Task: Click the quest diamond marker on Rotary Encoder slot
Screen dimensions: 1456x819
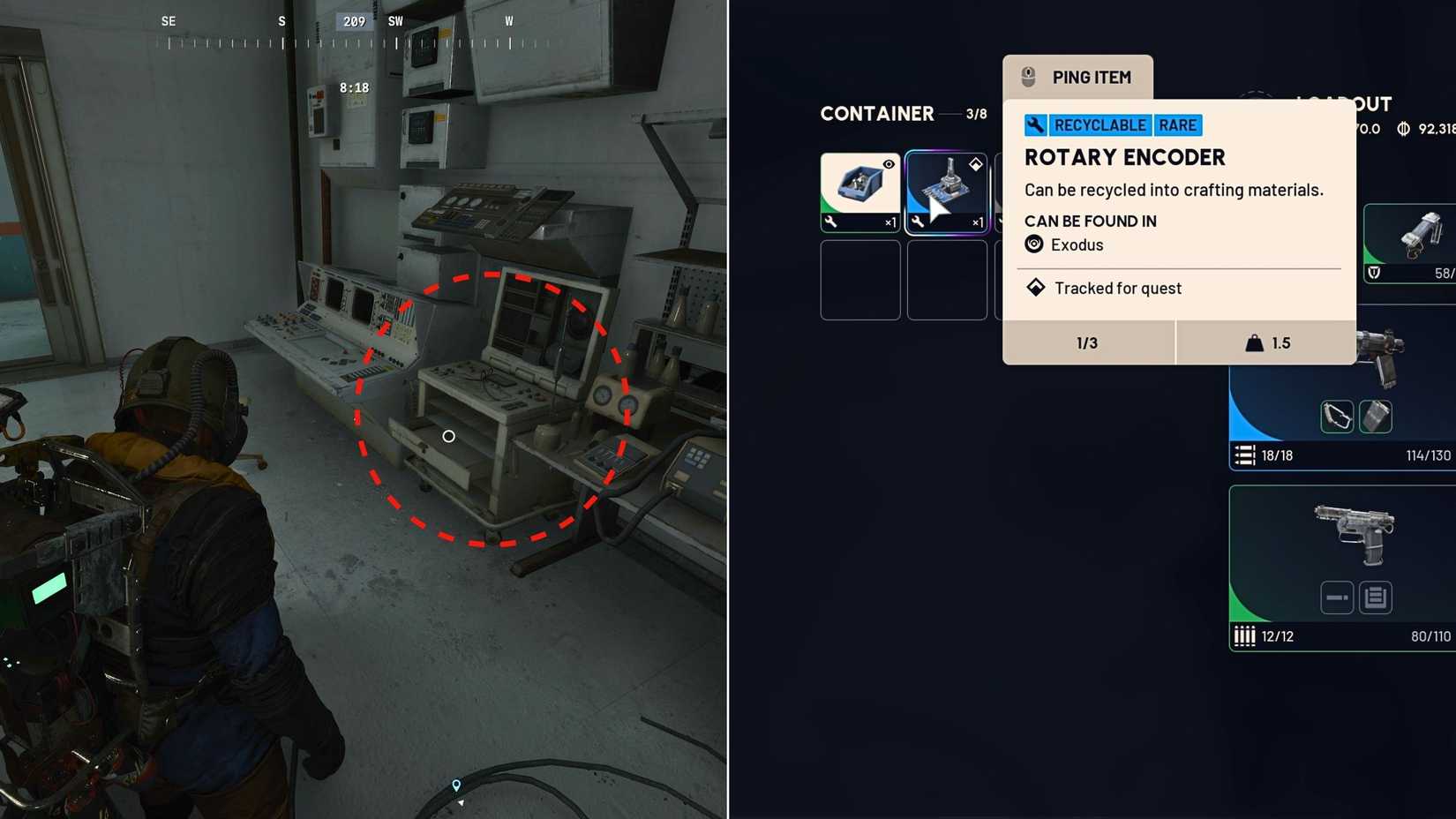Action: point(975,163)
